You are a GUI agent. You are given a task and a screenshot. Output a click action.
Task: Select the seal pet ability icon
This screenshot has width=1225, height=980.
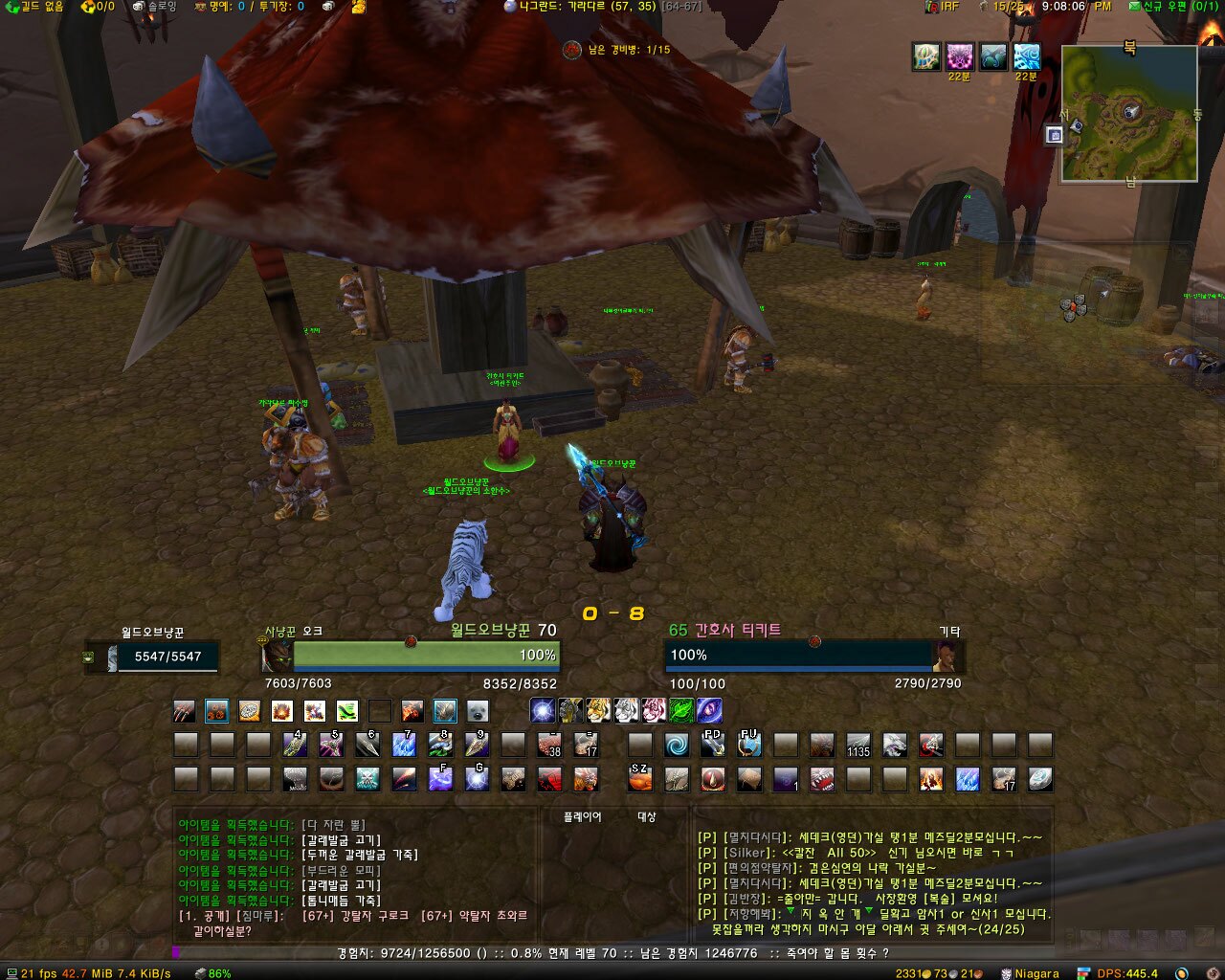[x=477, y=711]
